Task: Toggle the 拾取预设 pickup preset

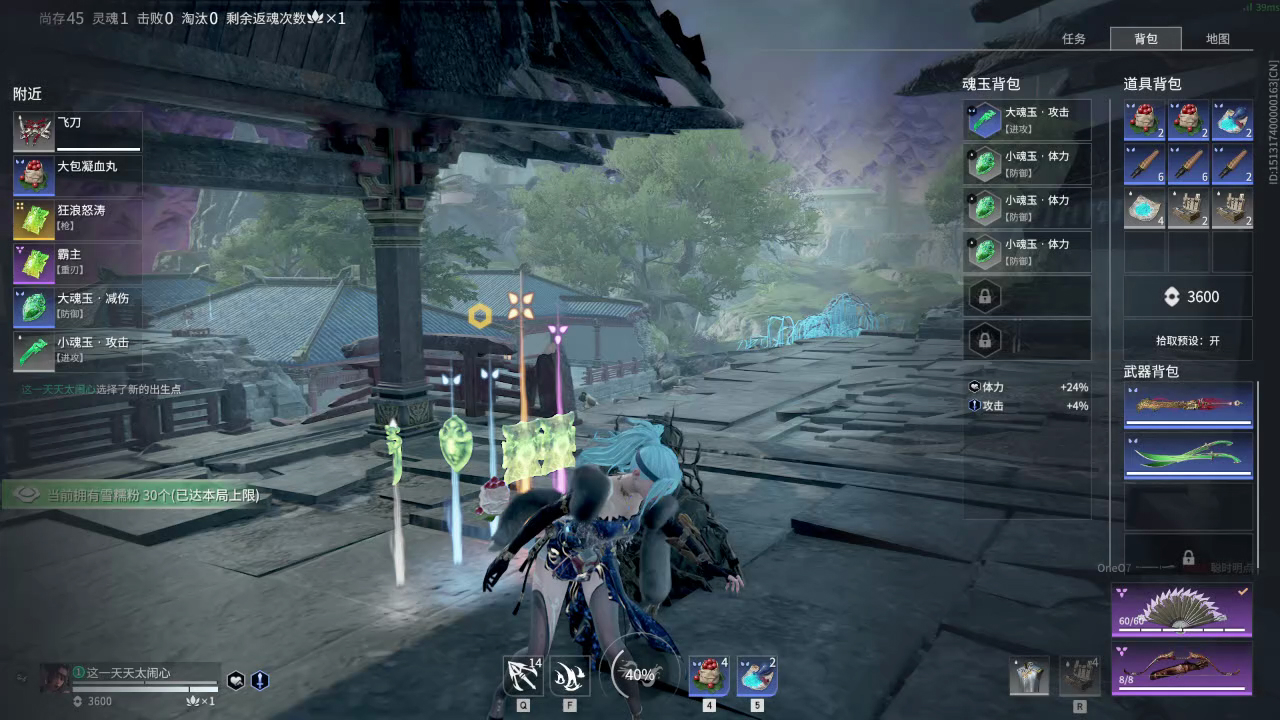Action: 1188,340
